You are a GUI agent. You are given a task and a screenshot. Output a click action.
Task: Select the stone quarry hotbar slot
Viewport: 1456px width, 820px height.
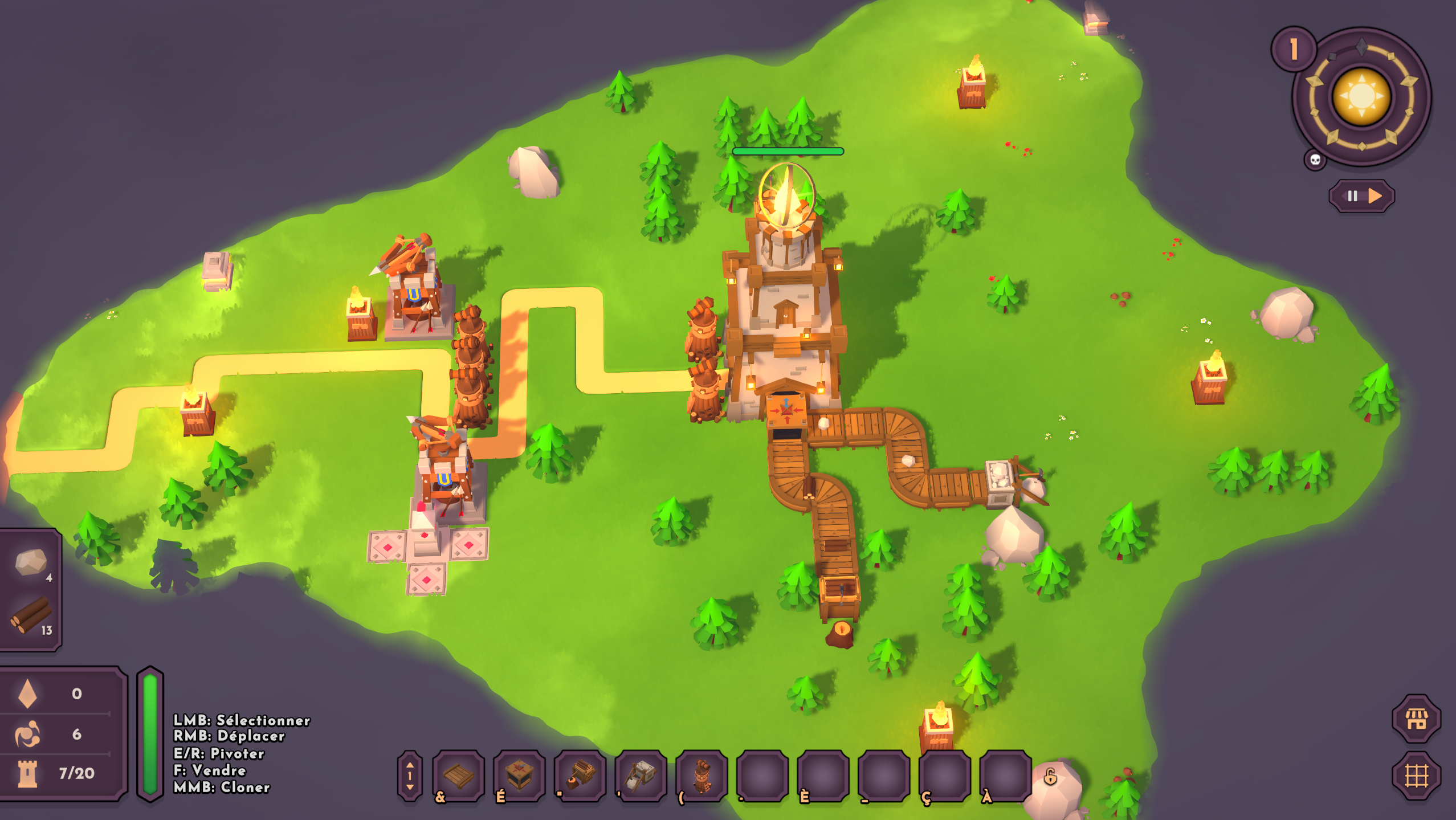tap(641, 775)
